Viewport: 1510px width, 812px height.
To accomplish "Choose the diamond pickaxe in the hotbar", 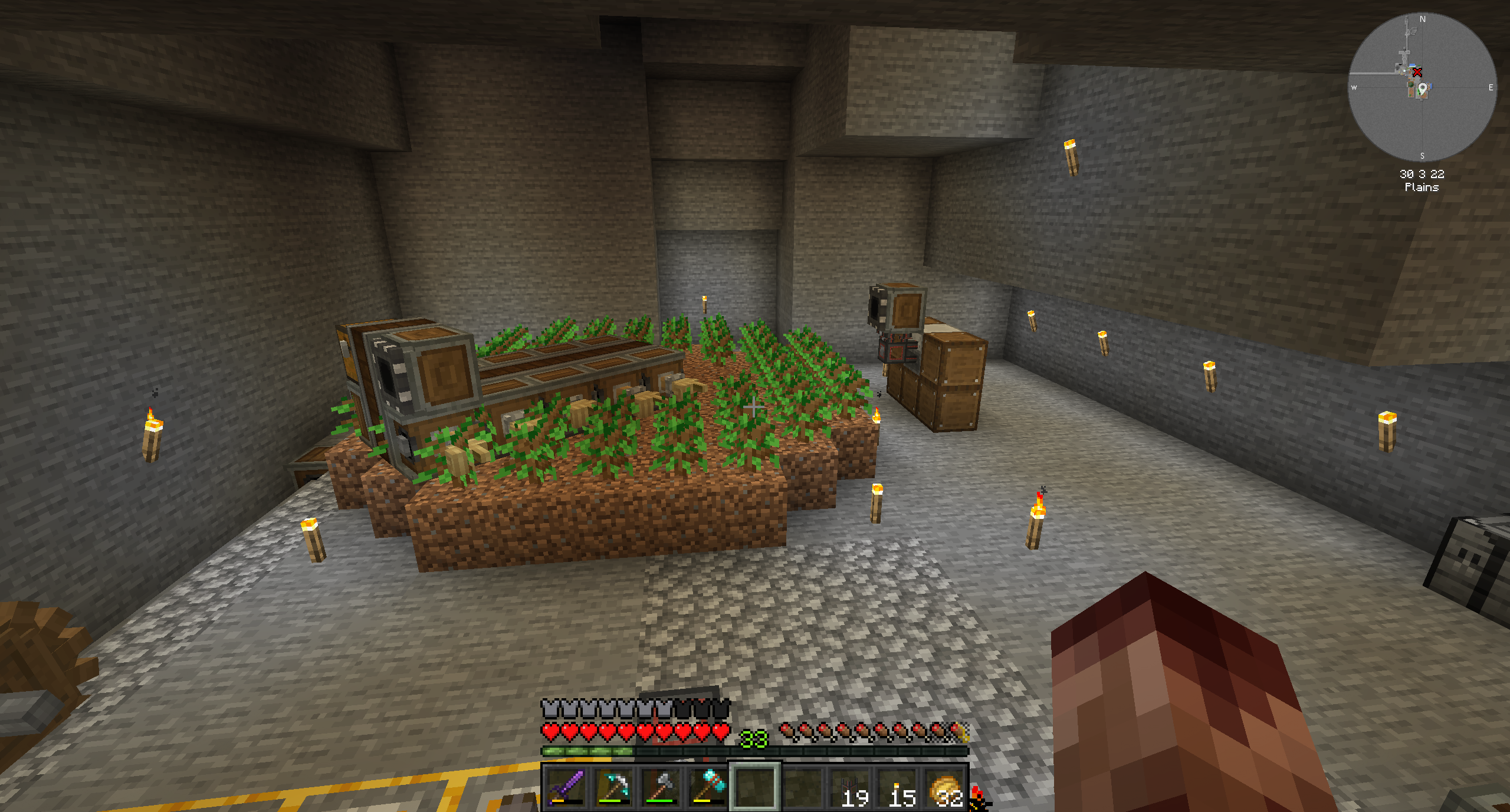I will click(613, 787).
